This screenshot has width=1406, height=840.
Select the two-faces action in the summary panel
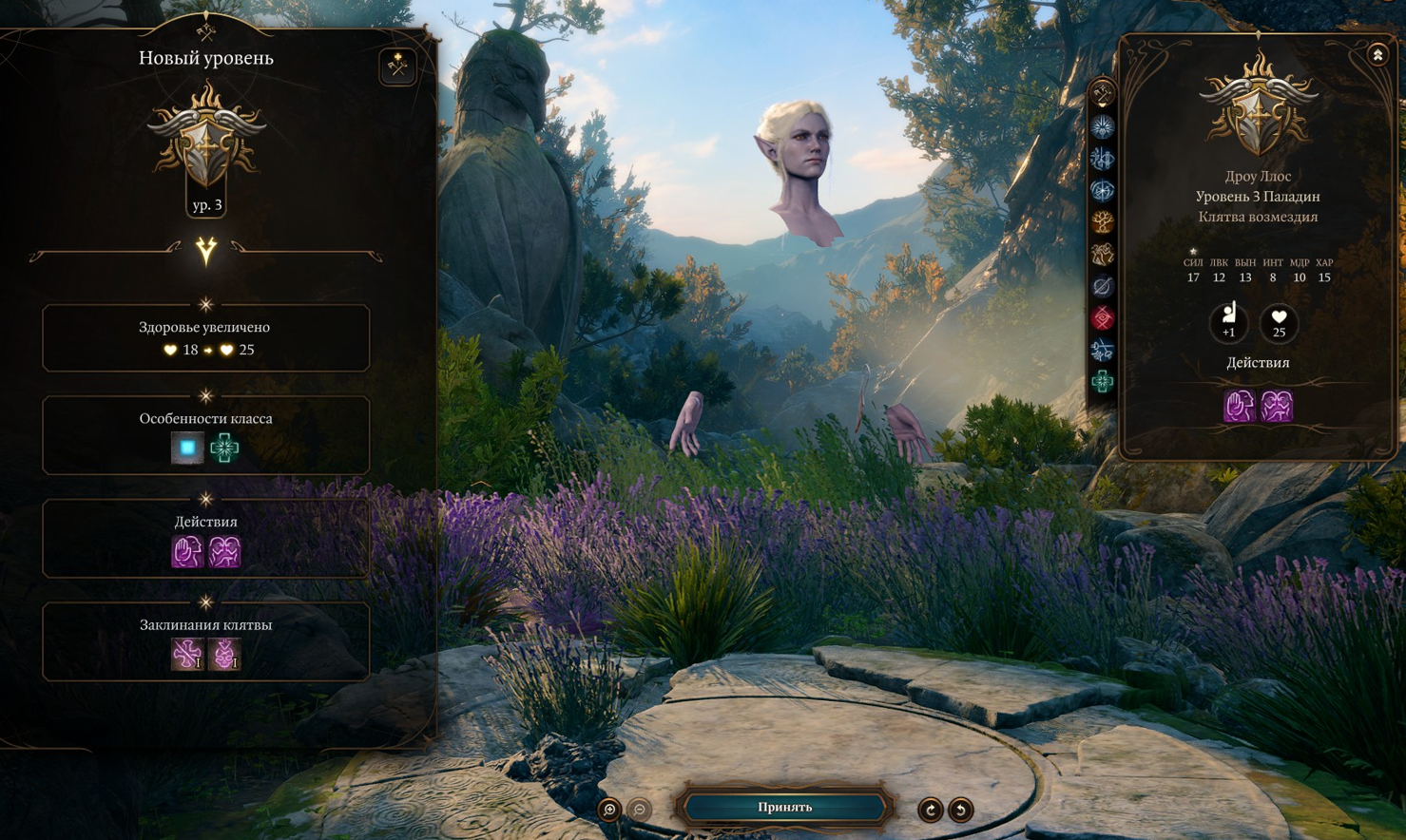[1277, 406]
